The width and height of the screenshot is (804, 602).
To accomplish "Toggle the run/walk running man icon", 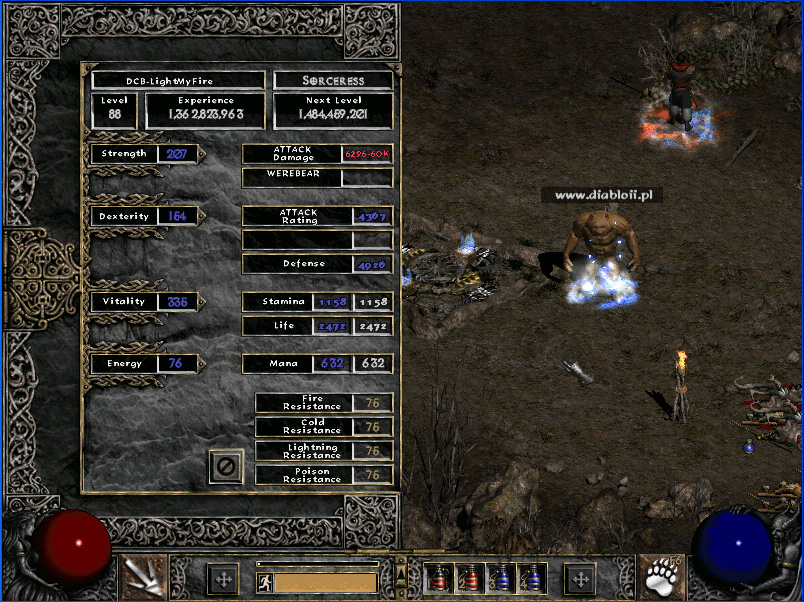I will tap(264, 582).
